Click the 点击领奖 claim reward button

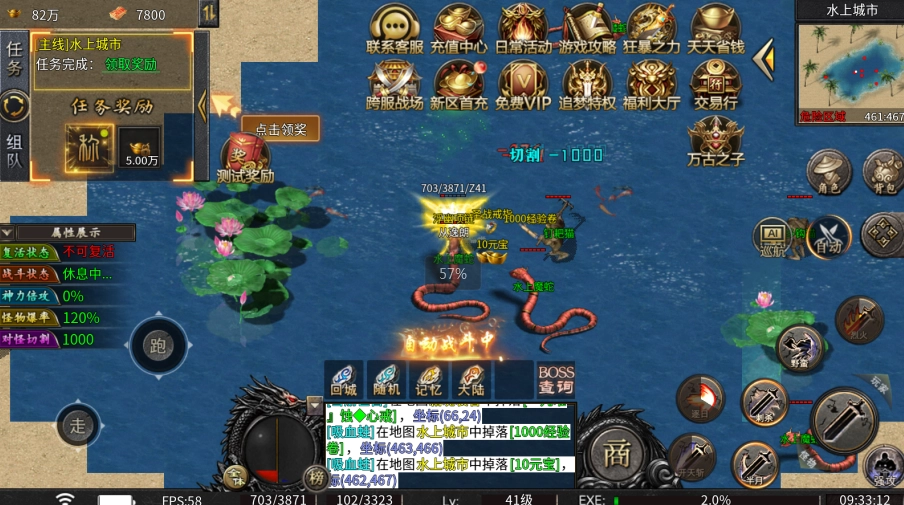click(281, 129)
